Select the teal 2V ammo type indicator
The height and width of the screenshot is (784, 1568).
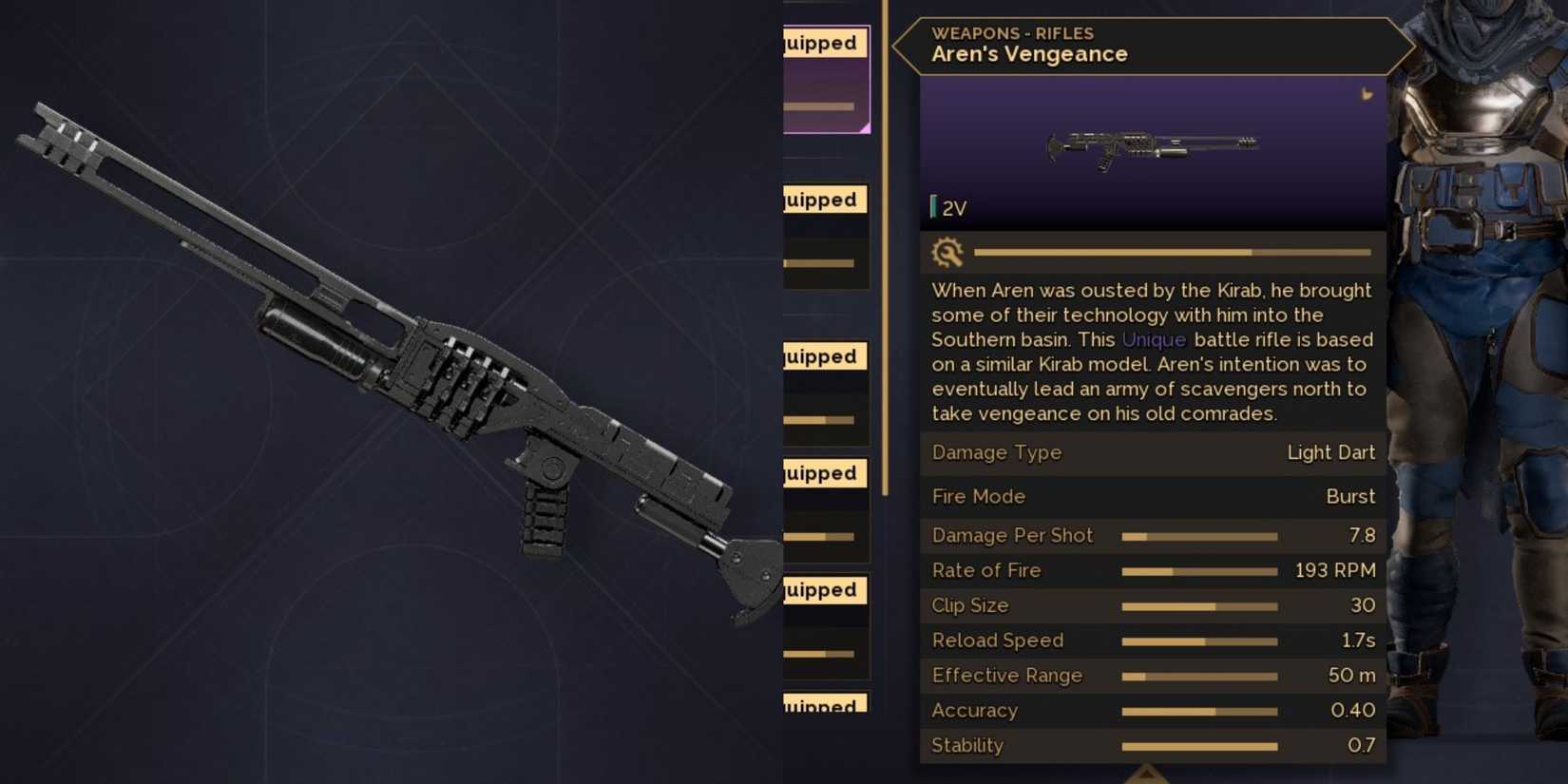coord(950,207)
